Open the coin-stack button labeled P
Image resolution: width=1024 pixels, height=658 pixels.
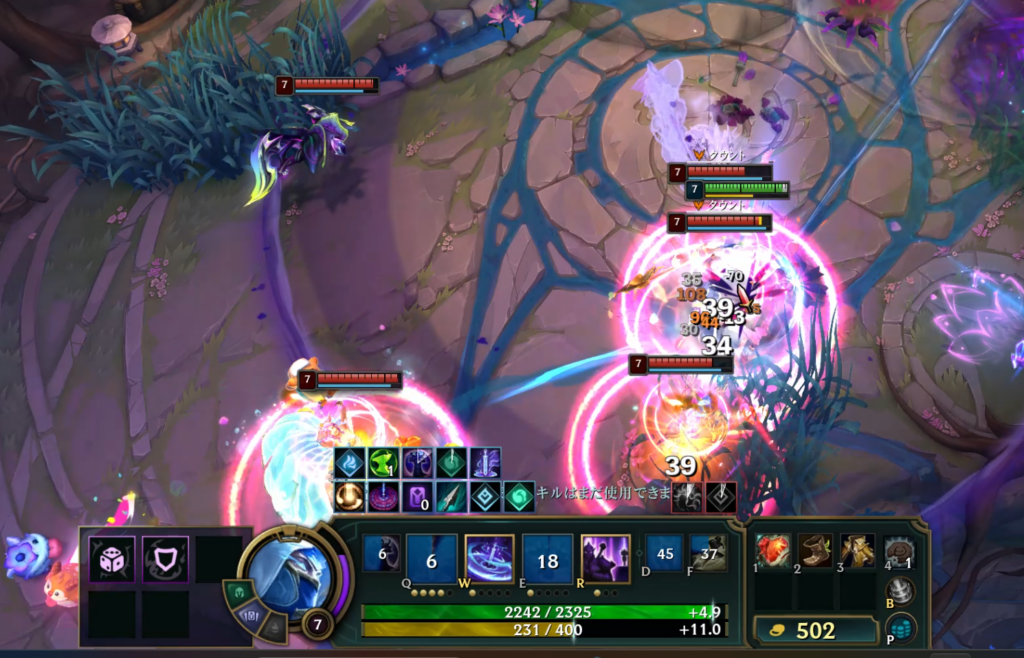pos(901,628)
